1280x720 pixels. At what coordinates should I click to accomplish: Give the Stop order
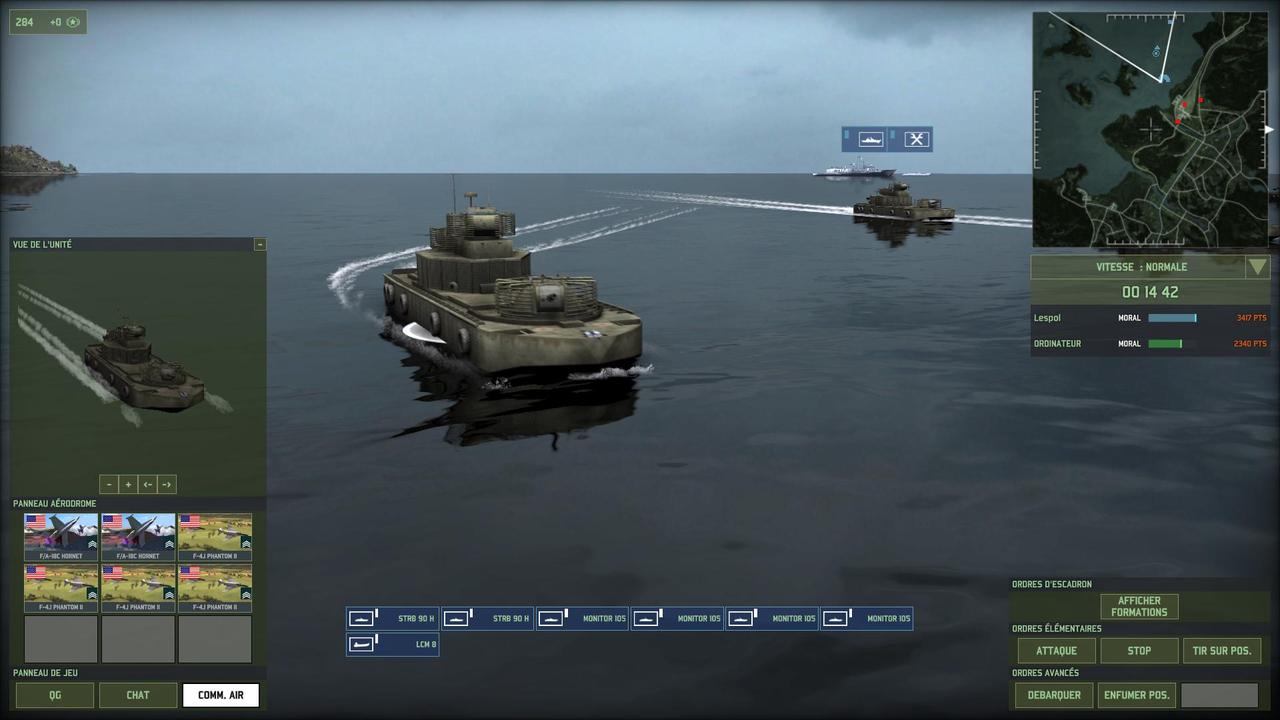pyautogui.click(x=1139, y=651)
